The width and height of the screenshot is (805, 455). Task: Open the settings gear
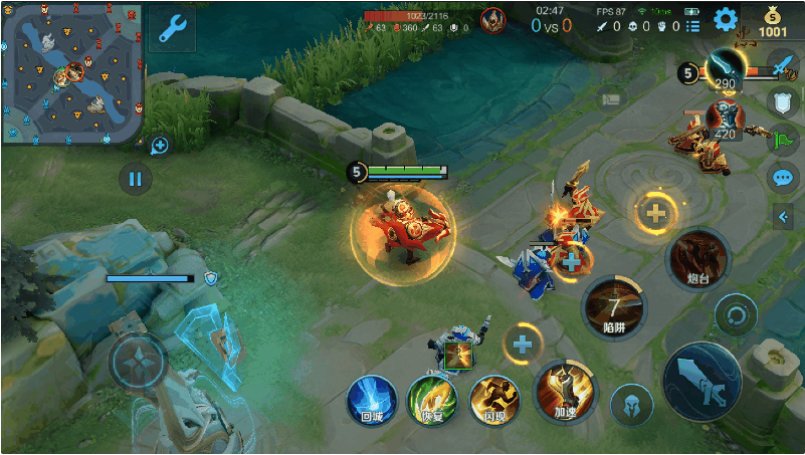(x=724, y=19)
